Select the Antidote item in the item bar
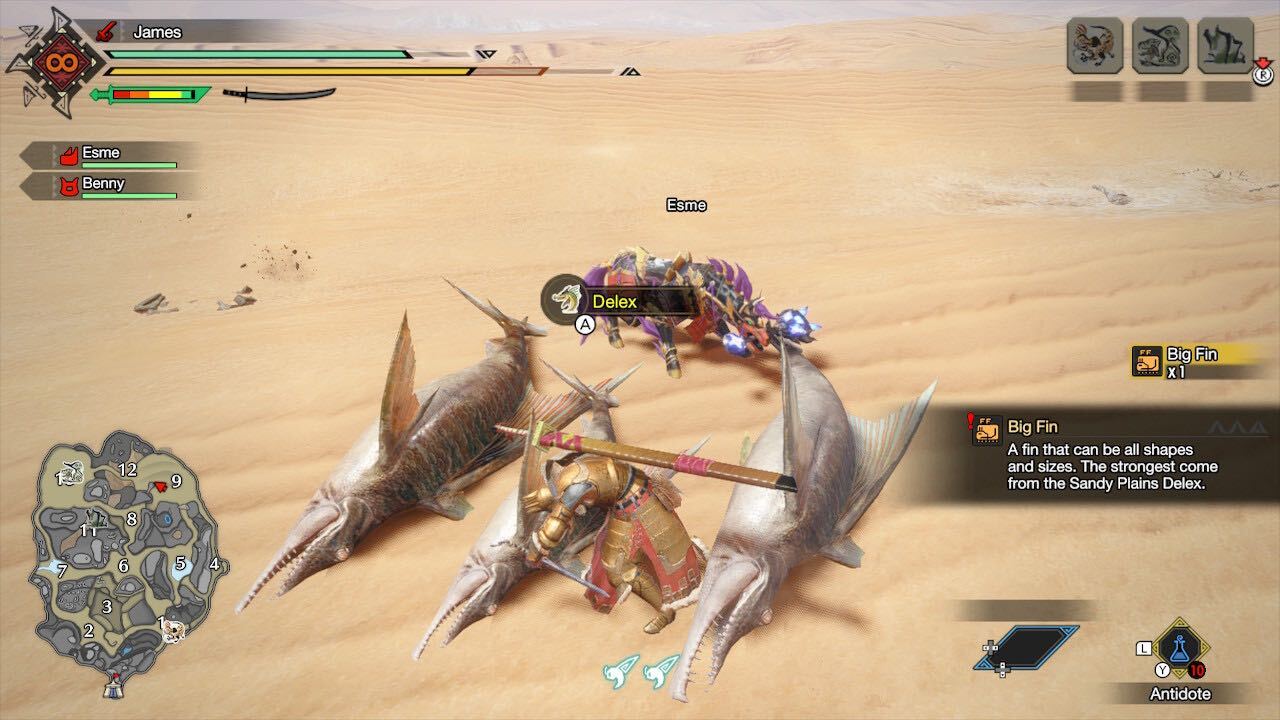1280x720 pixels. pyautogui.click(x=1180, y=649)
